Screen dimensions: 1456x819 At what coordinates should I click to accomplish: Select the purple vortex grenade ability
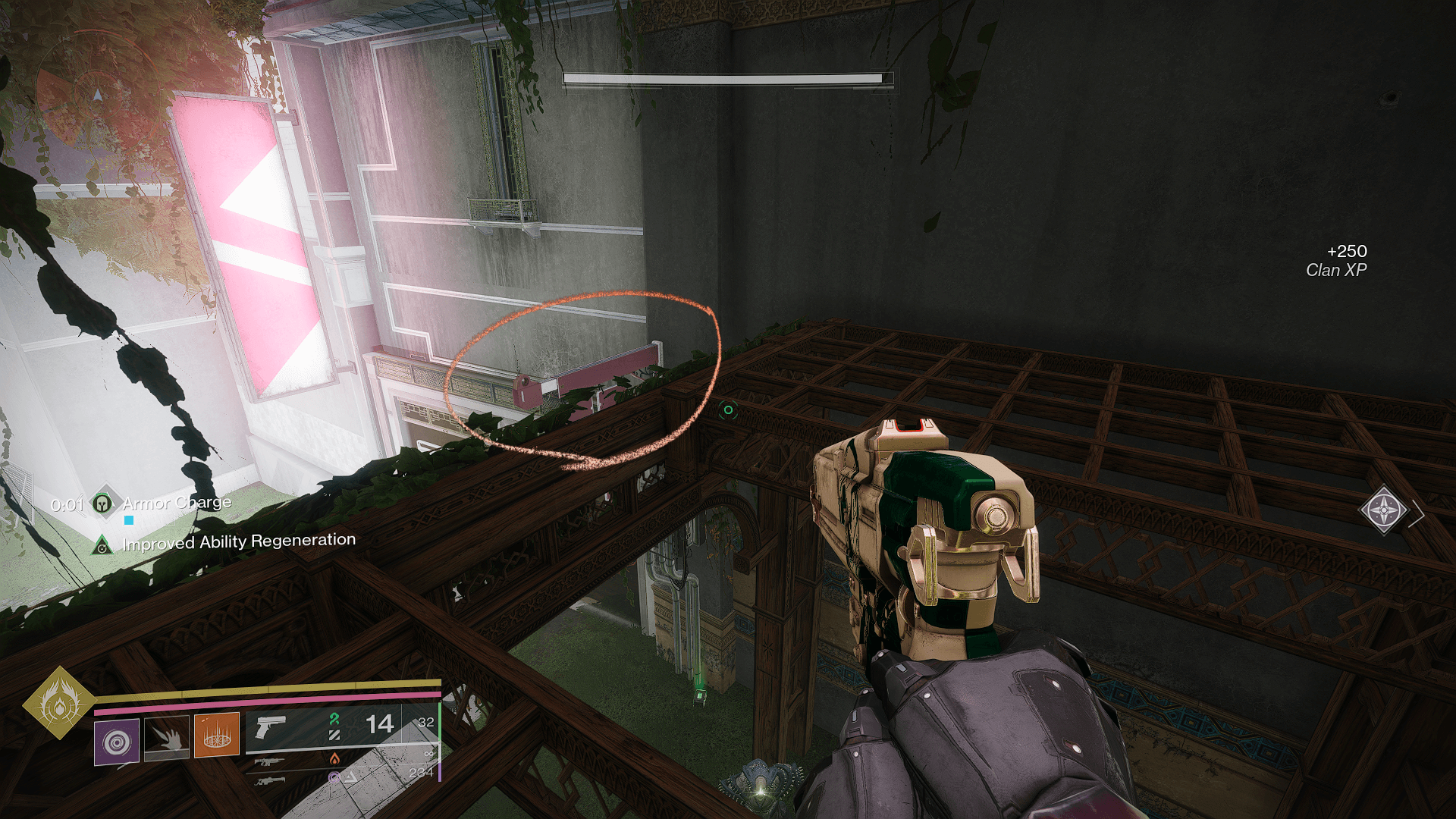pyautogui.click(x=117, y=741)
